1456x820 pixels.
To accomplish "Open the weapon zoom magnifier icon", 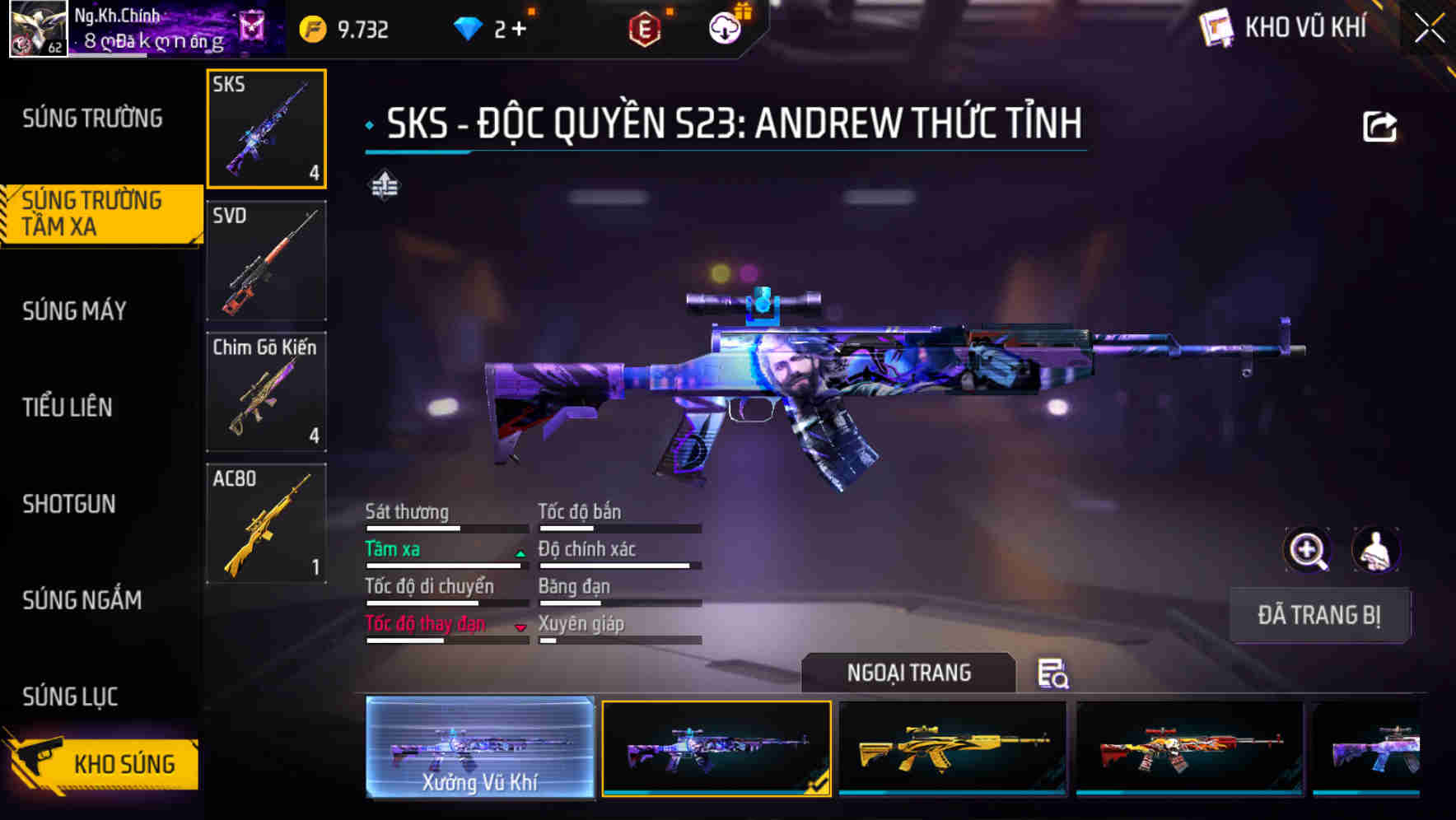I will 1309,550.
